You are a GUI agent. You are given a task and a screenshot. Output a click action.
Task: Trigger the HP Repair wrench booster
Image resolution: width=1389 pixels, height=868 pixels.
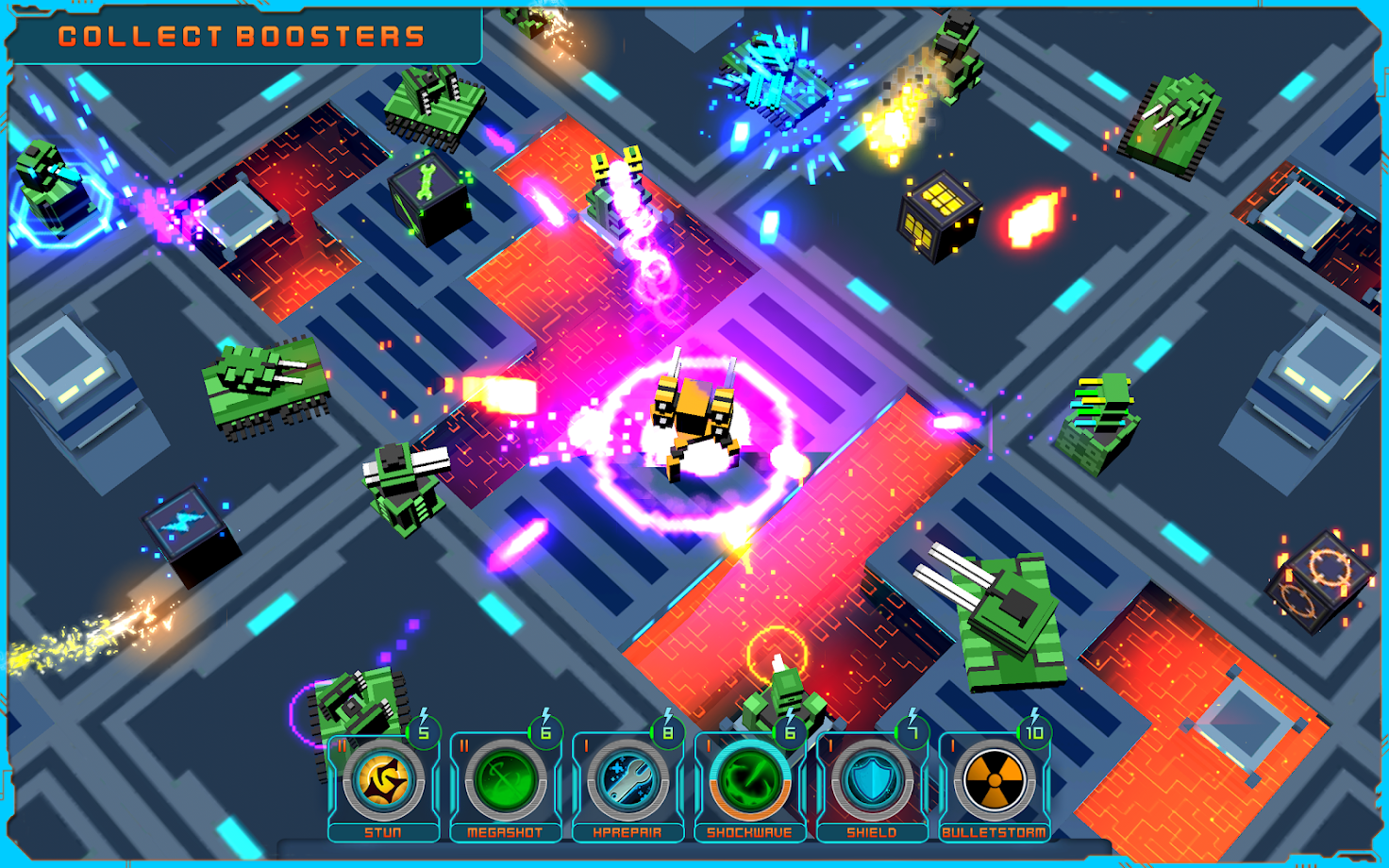click(628, 782)
